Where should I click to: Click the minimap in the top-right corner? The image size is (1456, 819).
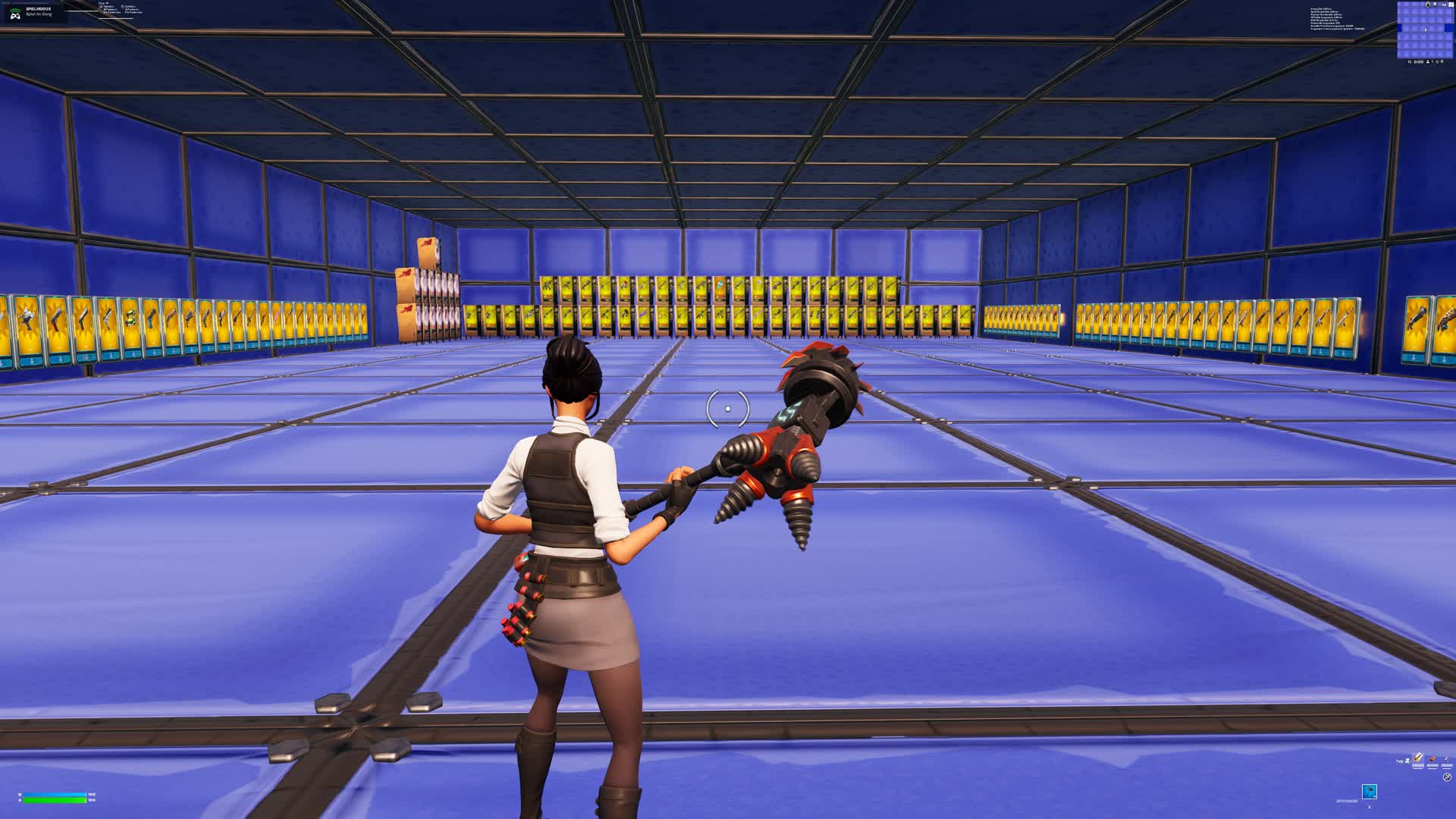pyautogui.click(x=1425, y=30)
